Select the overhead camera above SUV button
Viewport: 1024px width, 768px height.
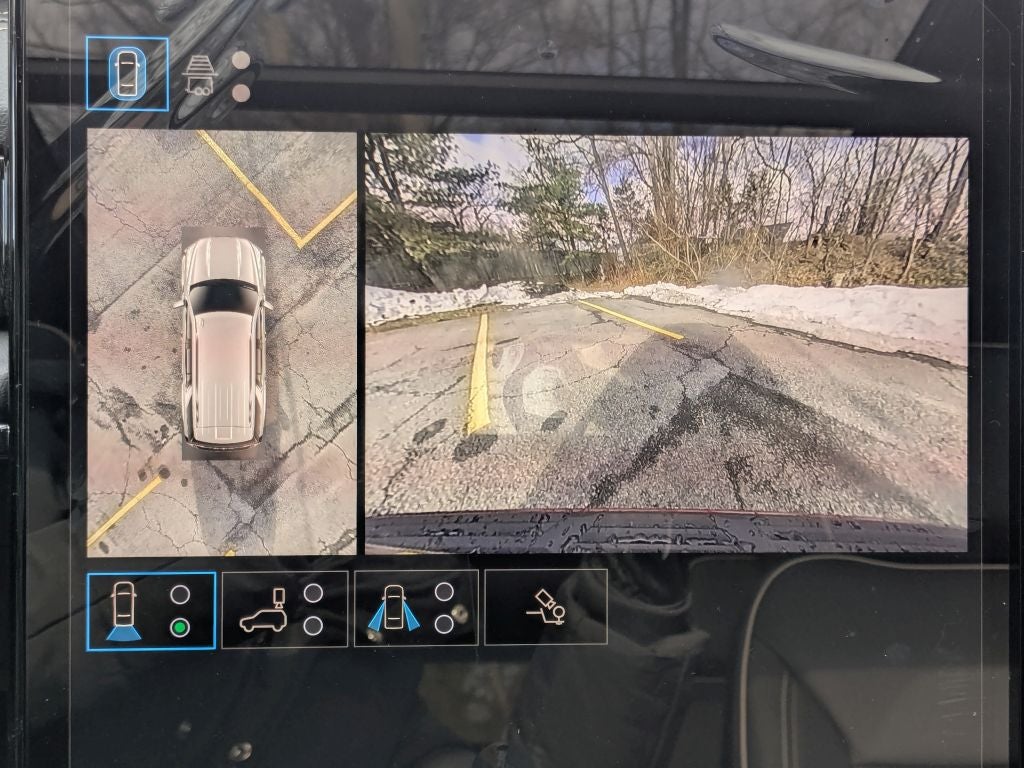tap(284, 609)
